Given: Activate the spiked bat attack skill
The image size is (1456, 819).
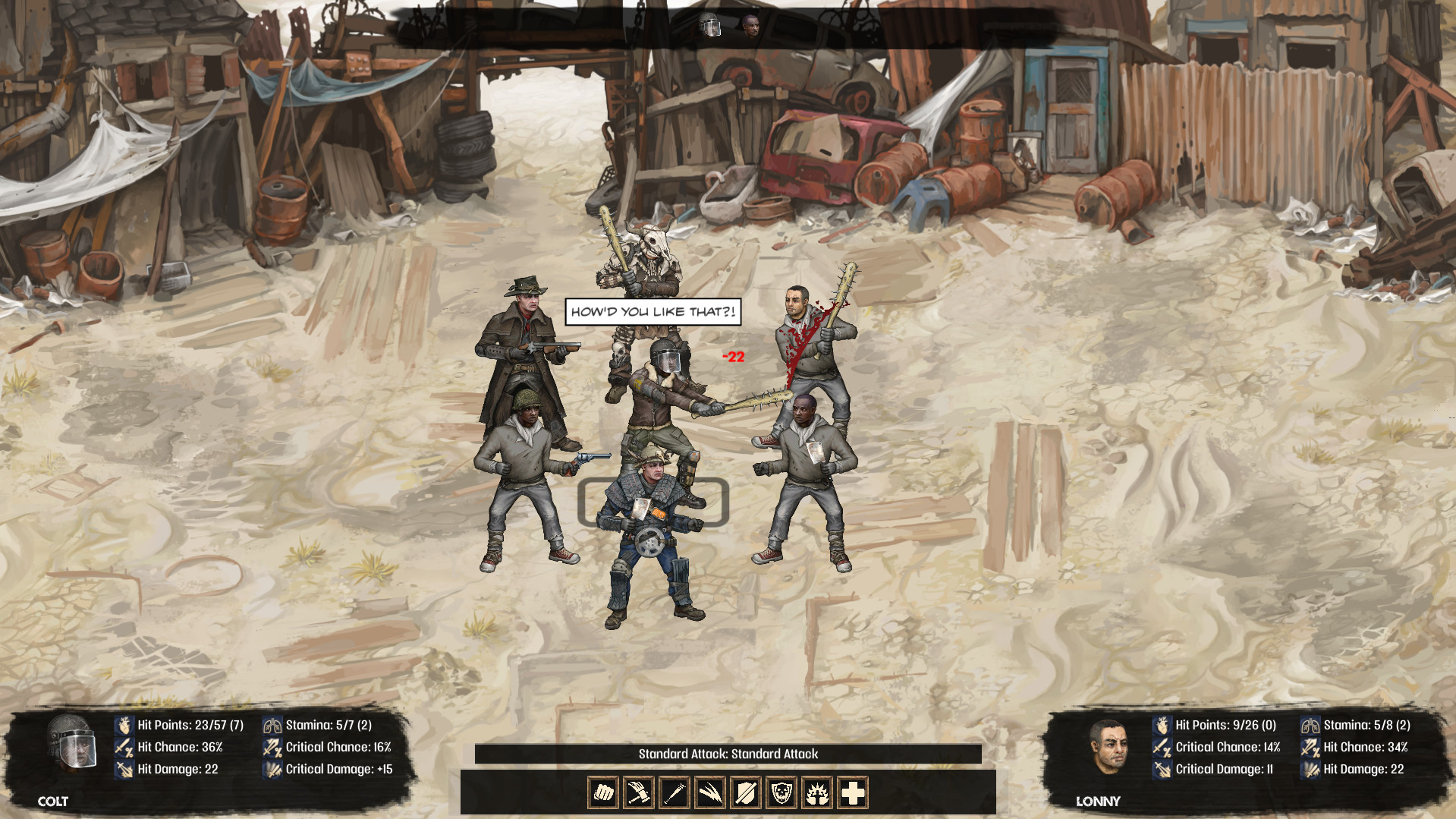Looking at the screenshot, I should [675, 793].
